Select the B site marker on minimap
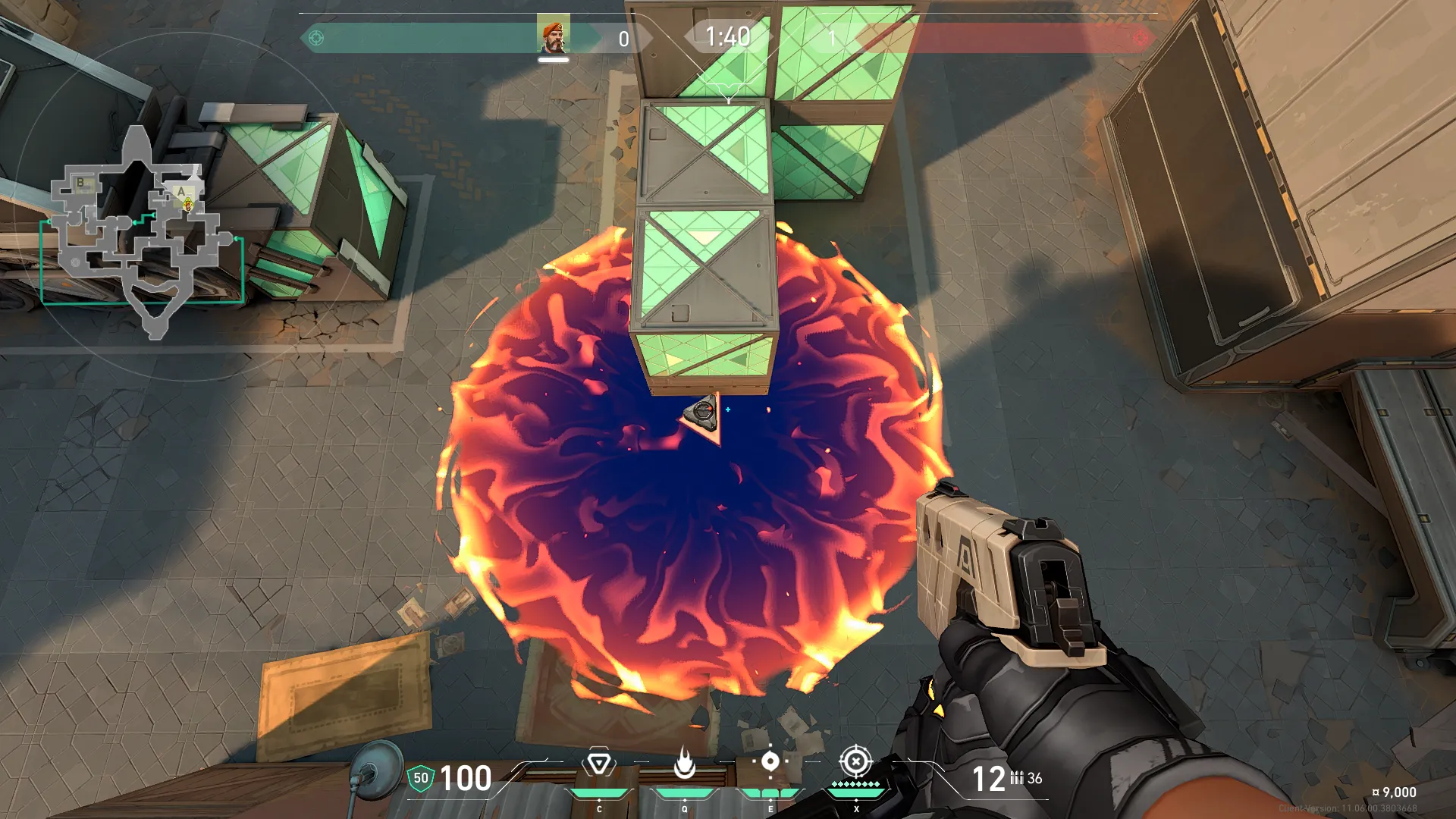 80,183
